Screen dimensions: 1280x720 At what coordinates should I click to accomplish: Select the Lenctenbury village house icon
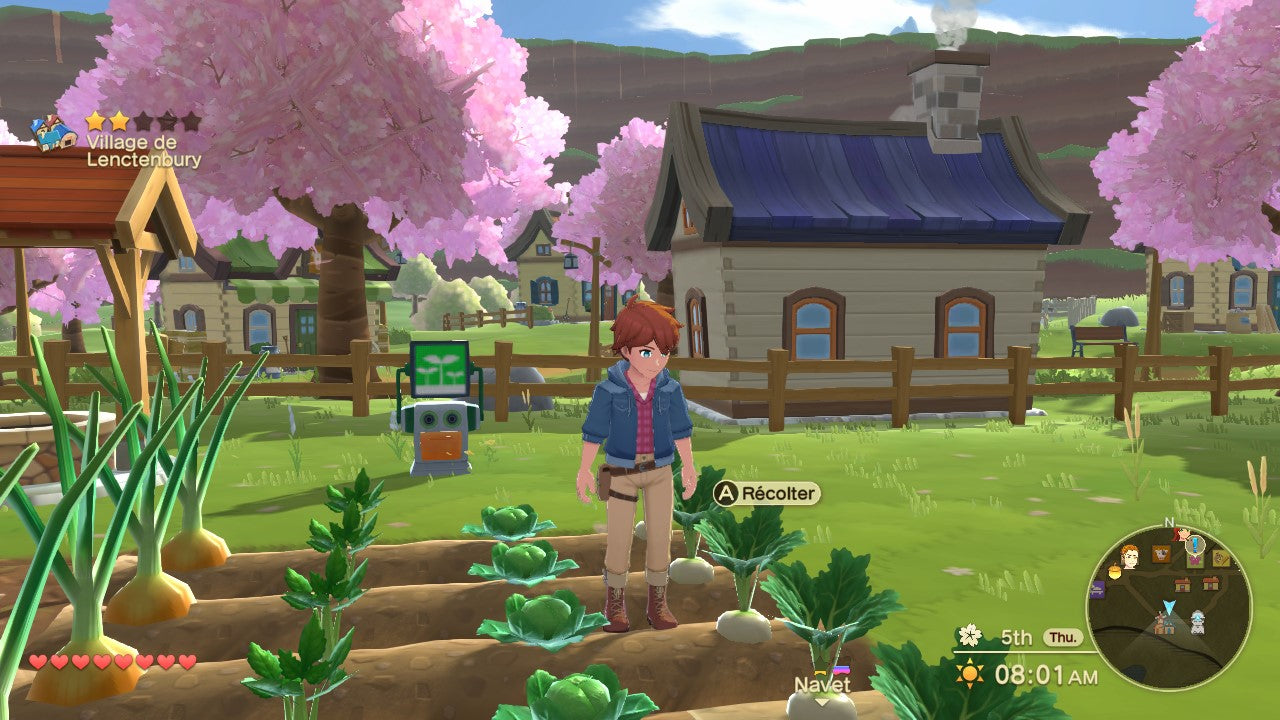click(52, 131)
